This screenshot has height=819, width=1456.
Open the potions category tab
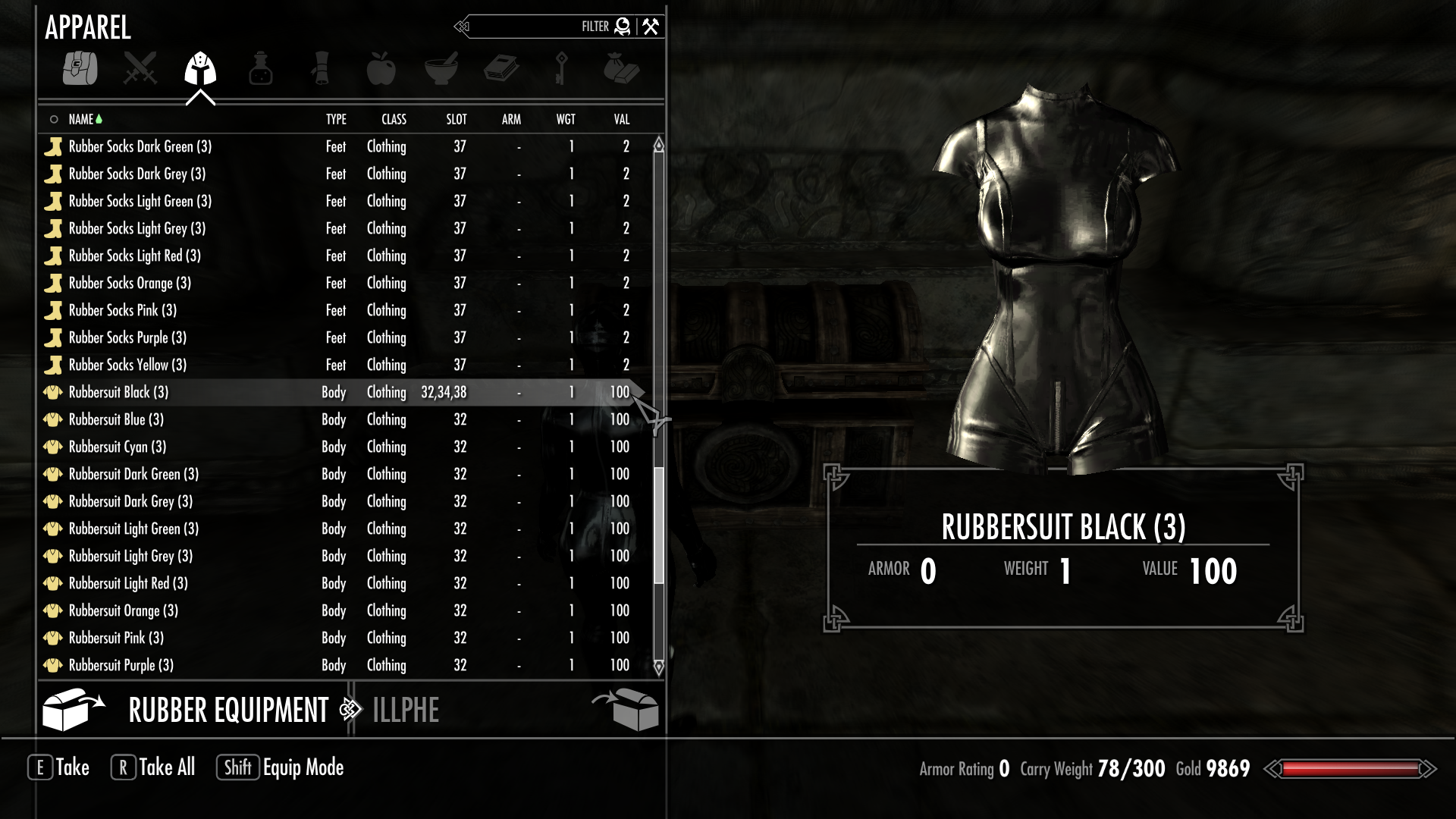(x=260, y=69)
